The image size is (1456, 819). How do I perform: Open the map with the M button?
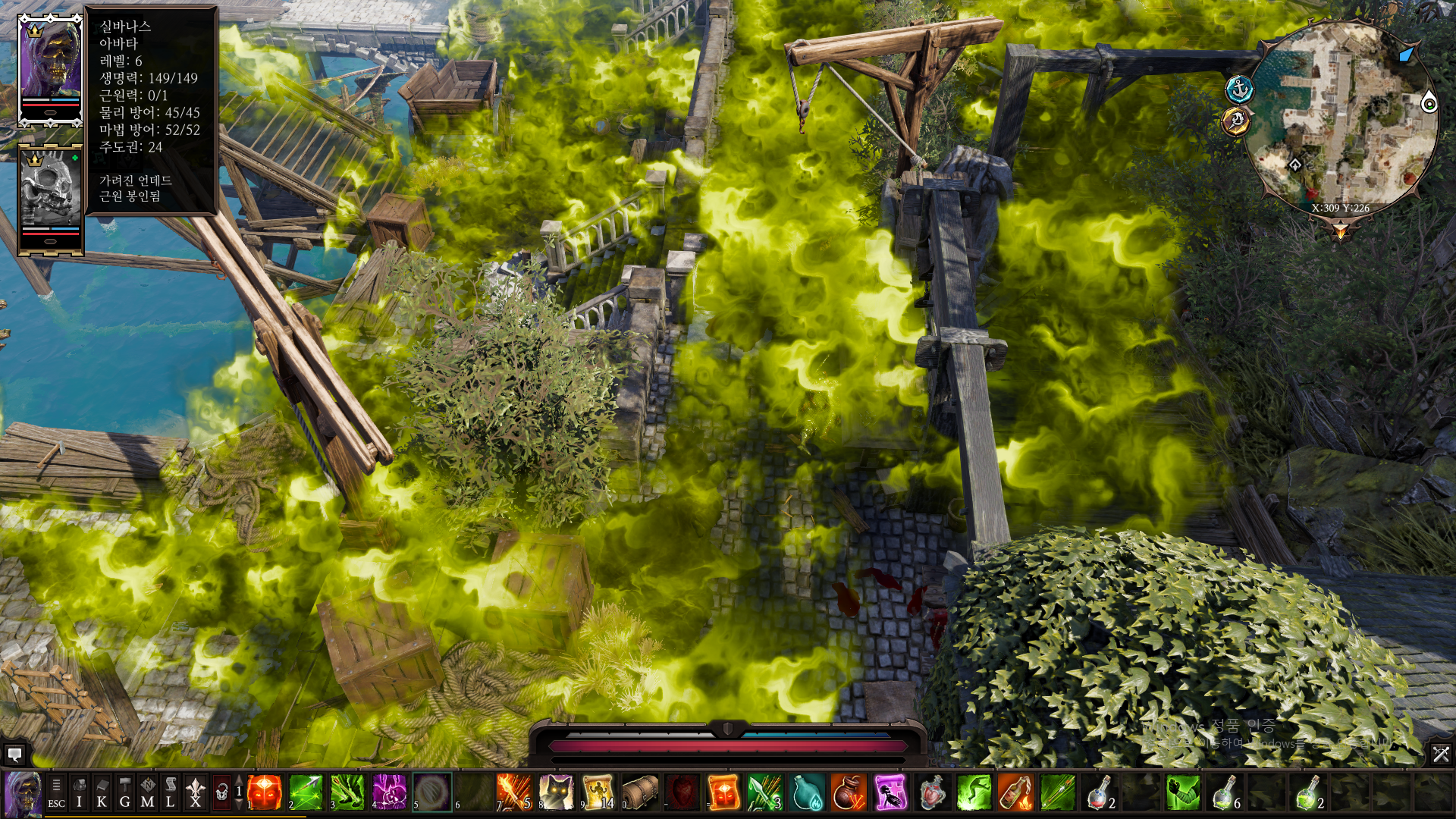147,793
